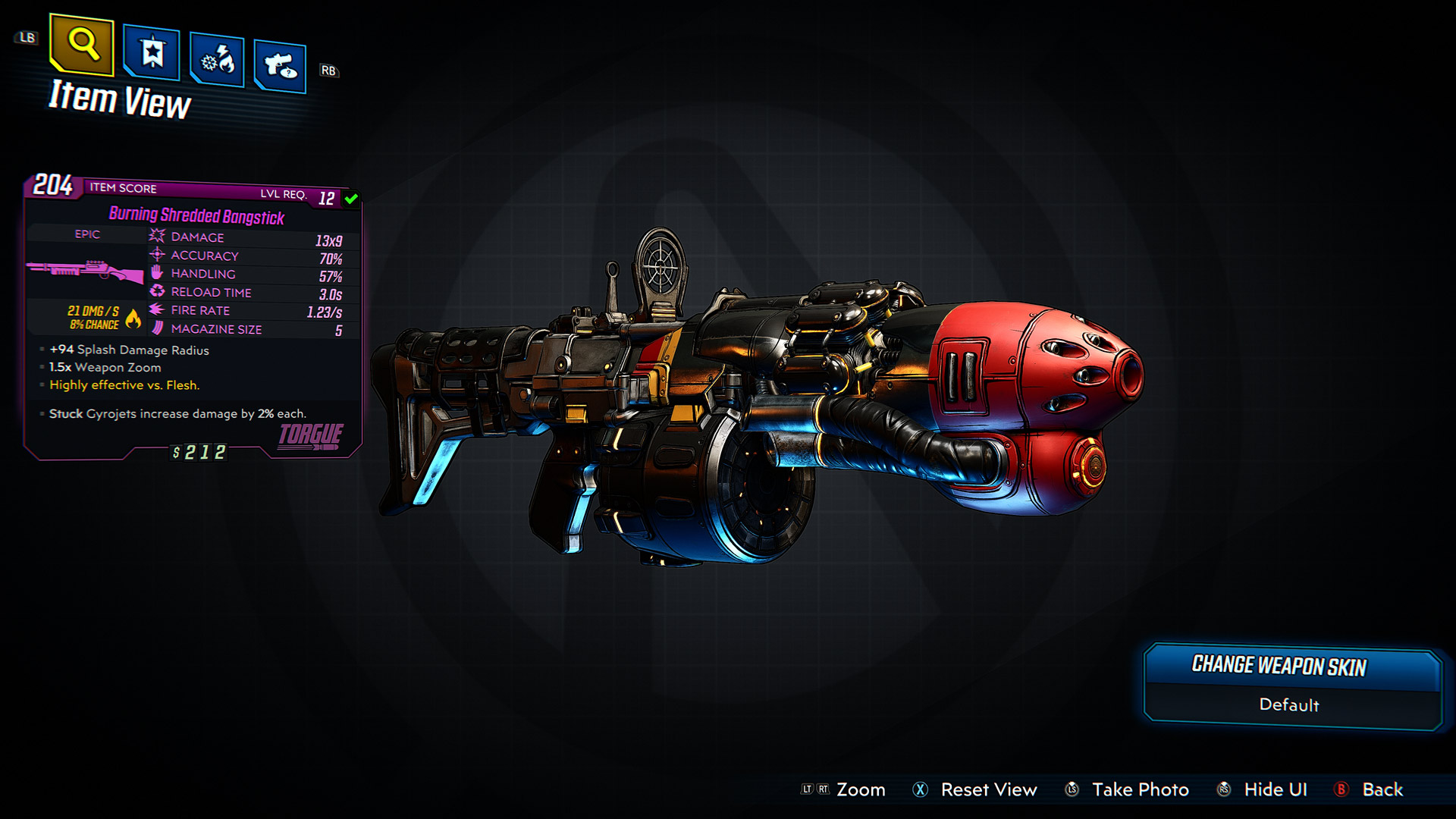1456x819 pixels.
Task: Open the gear and flame effects tab
Action: point(217,60)
